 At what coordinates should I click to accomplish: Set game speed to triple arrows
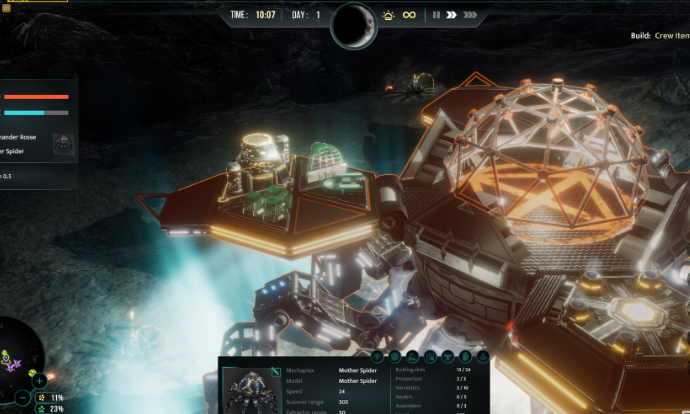[469, 15]
